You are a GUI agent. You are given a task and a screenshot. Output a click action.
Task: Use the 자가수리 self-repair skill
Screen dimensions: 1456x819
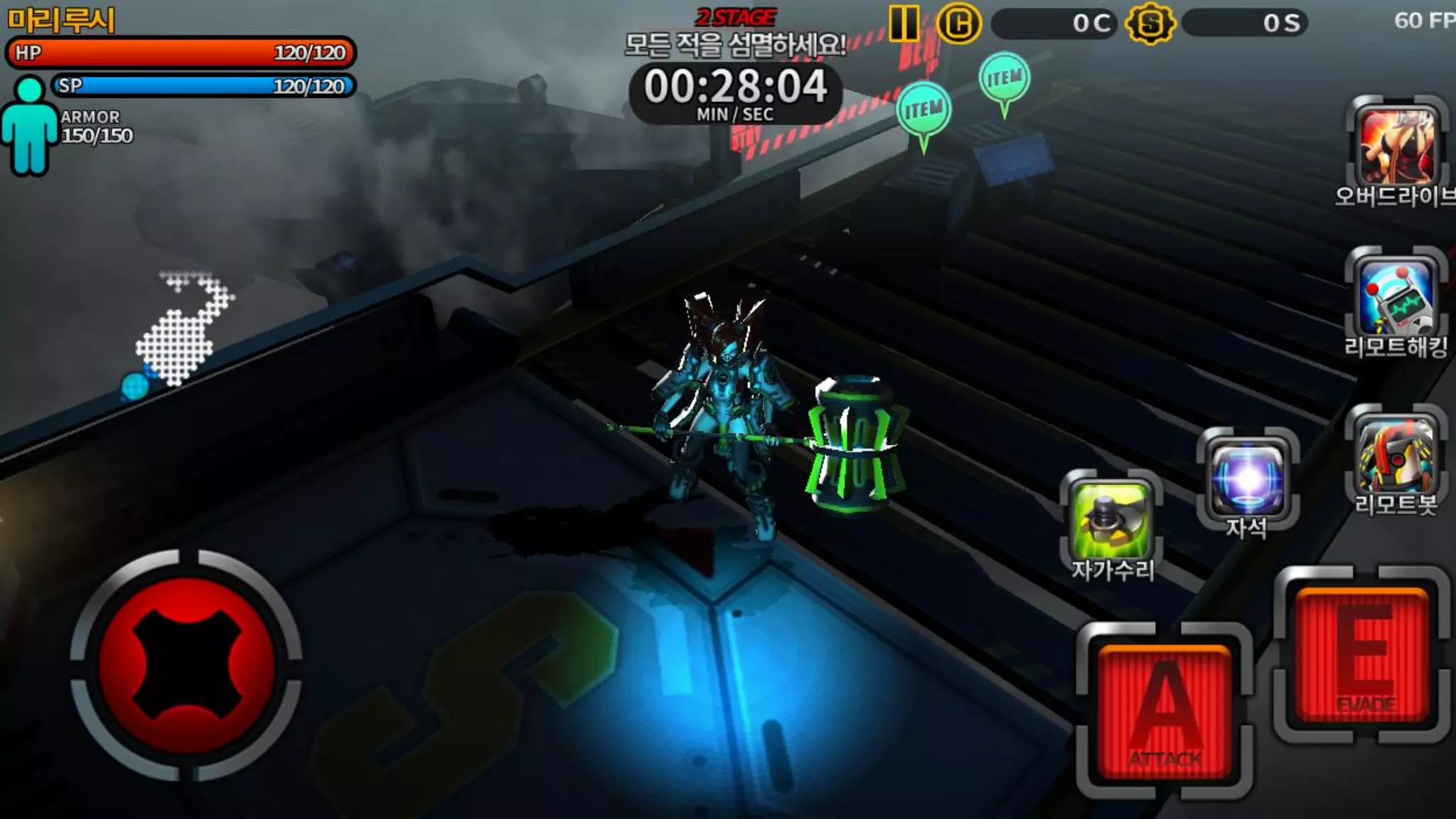1111,519
